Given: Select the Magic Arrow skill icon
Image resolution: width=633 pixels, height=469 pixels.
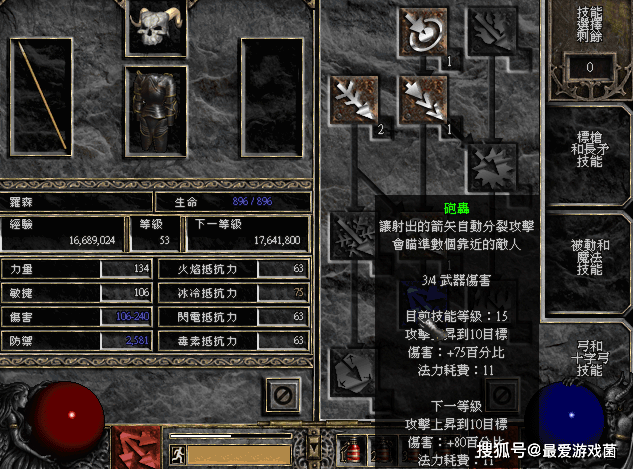Looking at the screenshot, I should tap(423, 31).
